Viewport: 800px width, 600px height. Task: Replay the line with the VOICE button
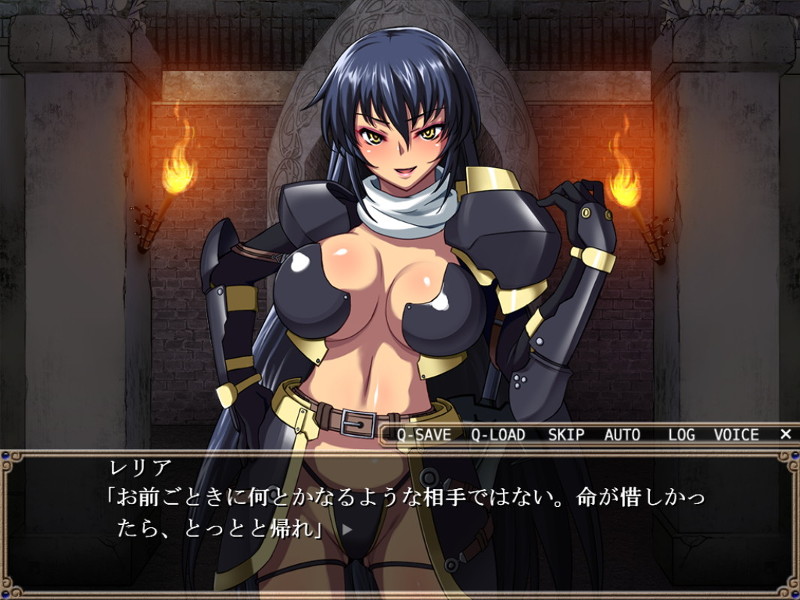(736, 435)
